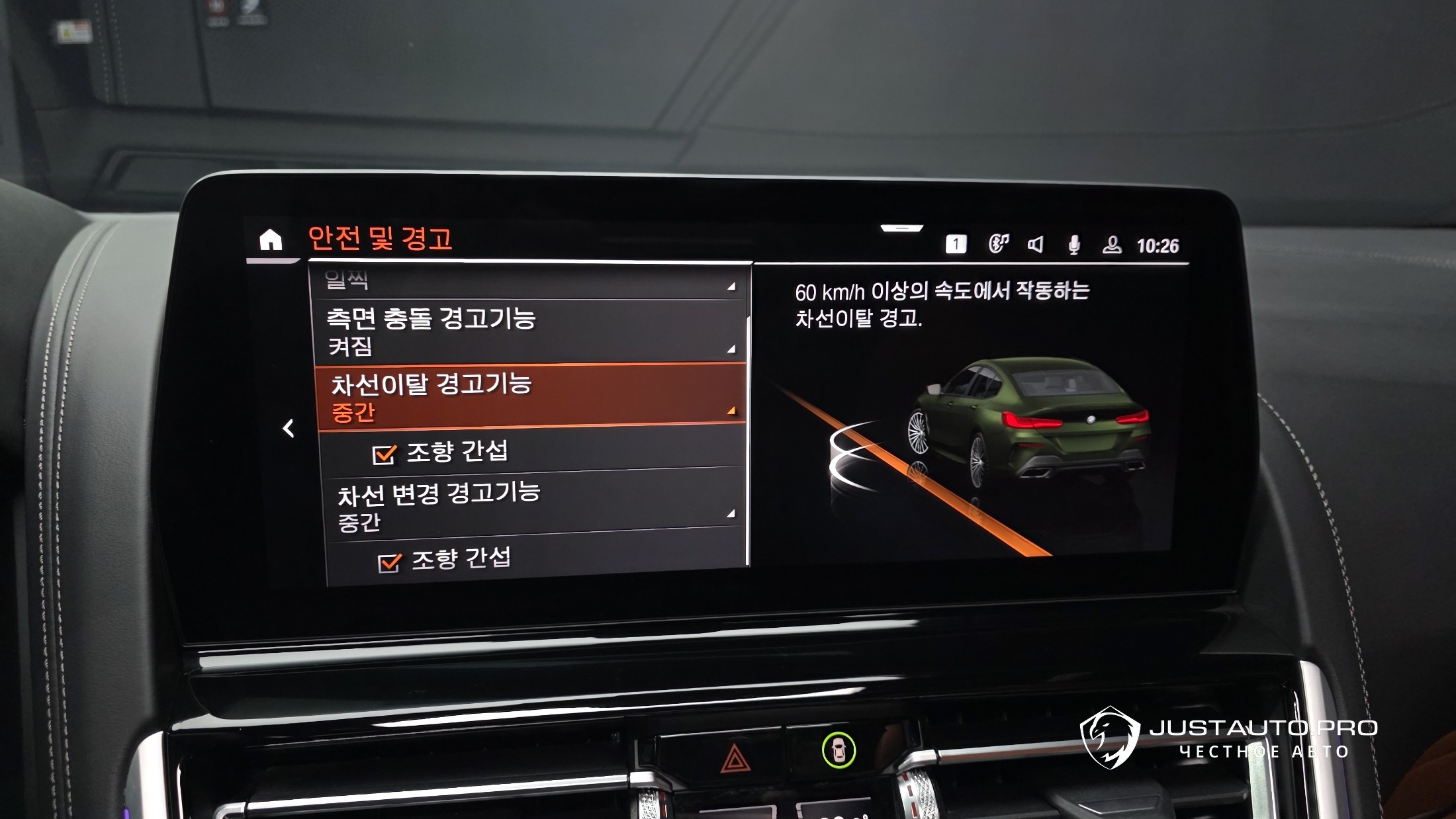Tap the Bluetooth media status icon
Screen dimensions: 1456x819
tap(998, 244)
